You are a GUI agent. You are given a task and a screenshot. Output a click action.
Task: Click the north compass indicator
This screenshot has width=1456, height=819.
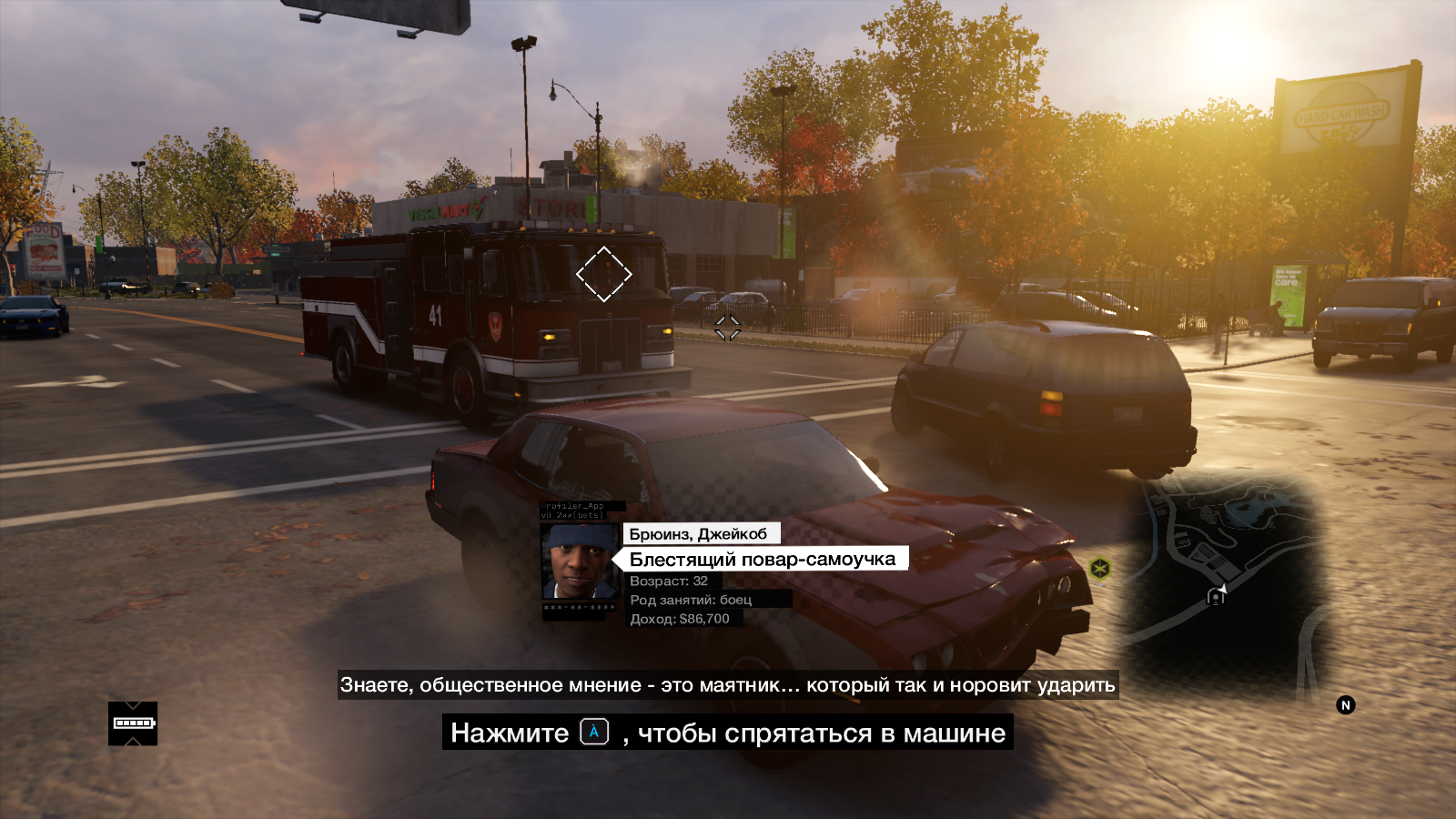(1346, 705)
